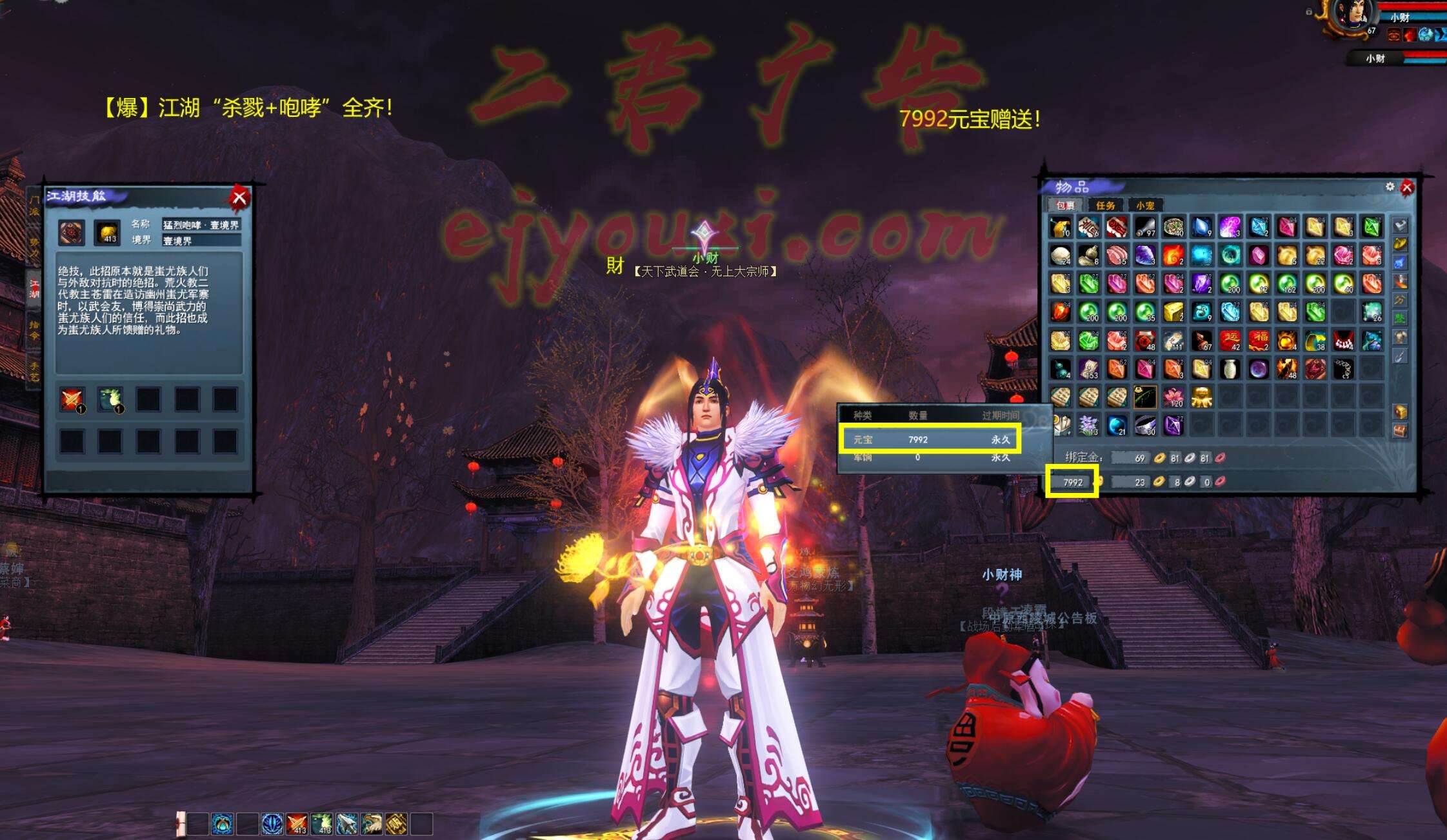Use the golden seal hotbar skill
This screenshot has height=840, width=1447.
pyautogui.click(x=396, y=824)
